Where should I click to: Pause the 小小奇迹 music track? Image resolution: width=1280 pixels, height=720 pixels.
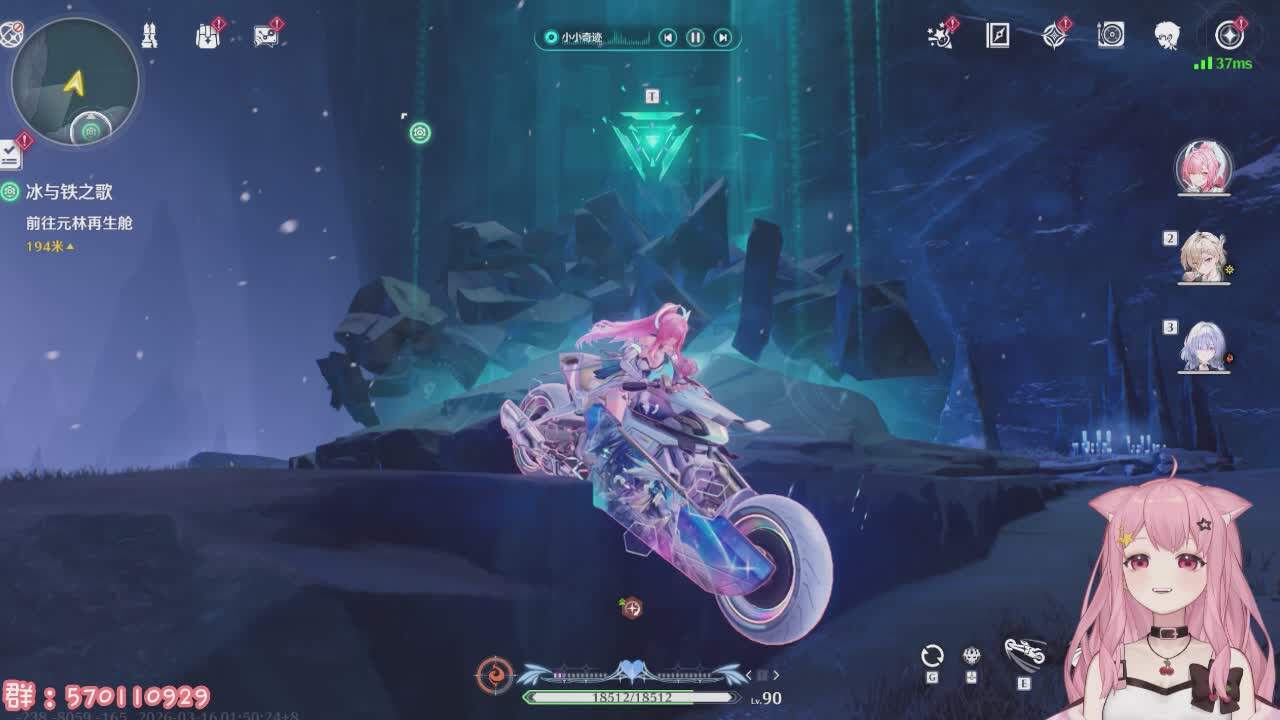click(695, 38)
